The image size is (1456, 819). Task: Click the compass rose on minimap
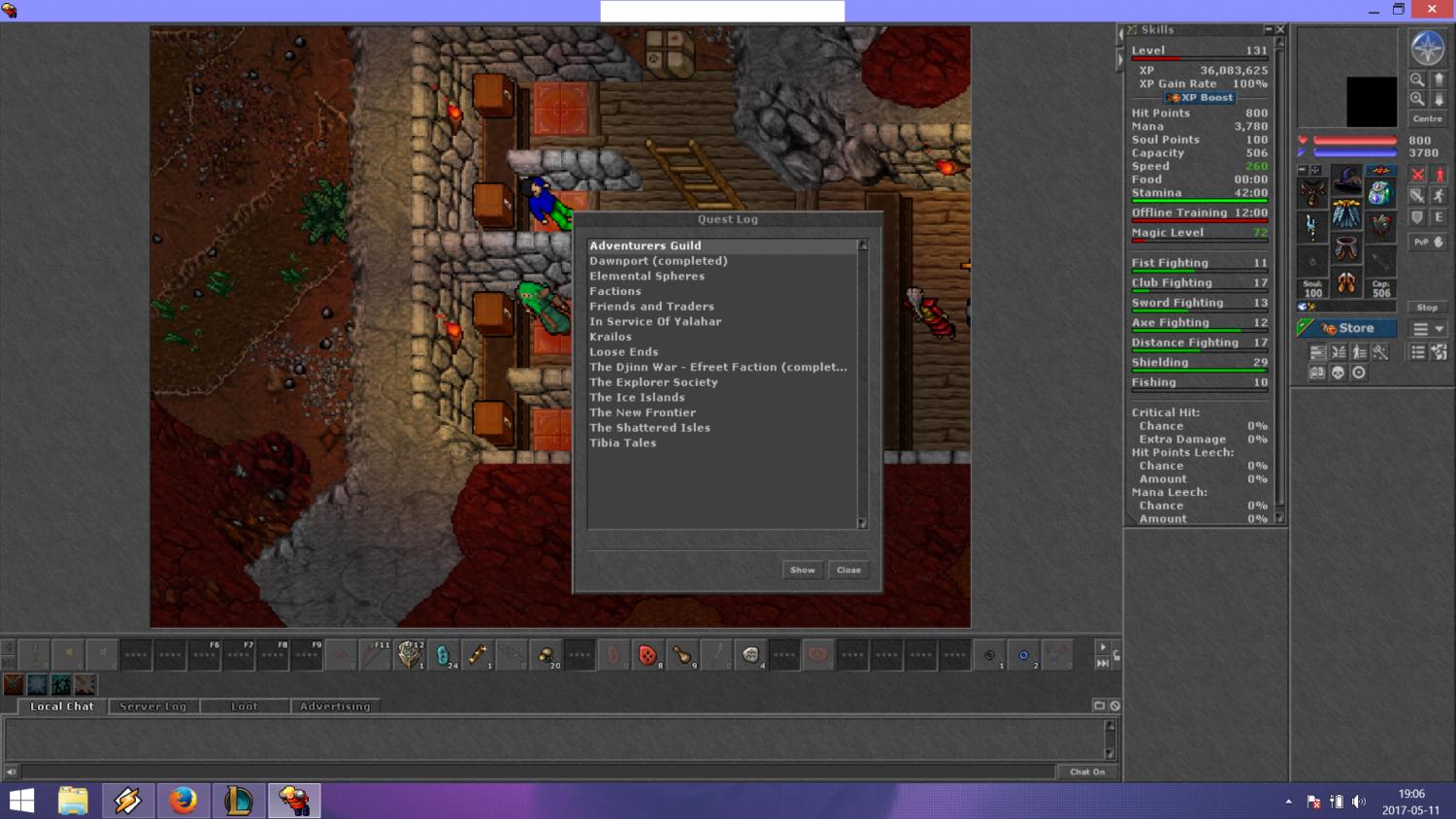pyautogui.click(x=1427, y=48)
